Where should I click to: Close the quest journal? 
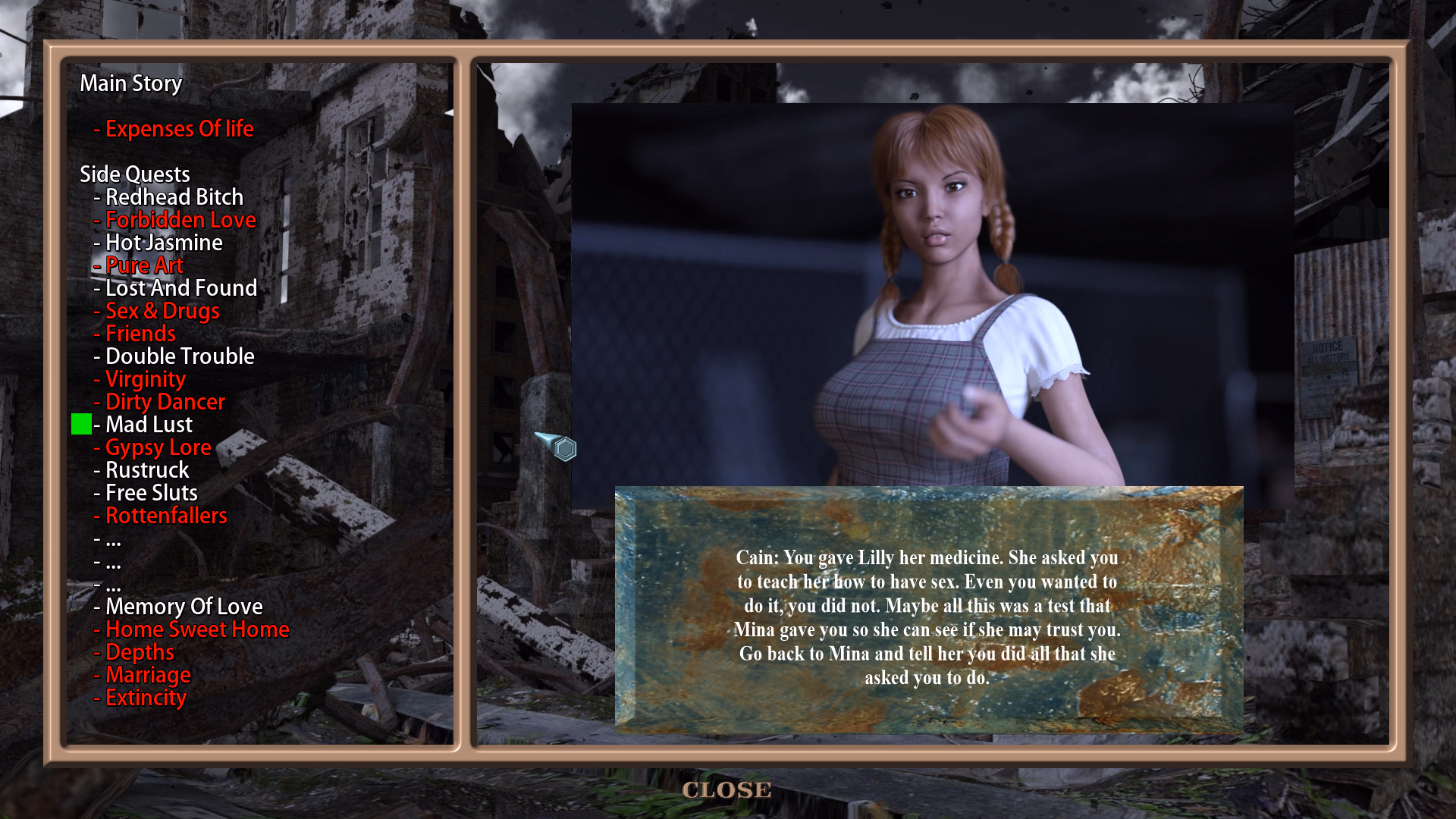726,790
